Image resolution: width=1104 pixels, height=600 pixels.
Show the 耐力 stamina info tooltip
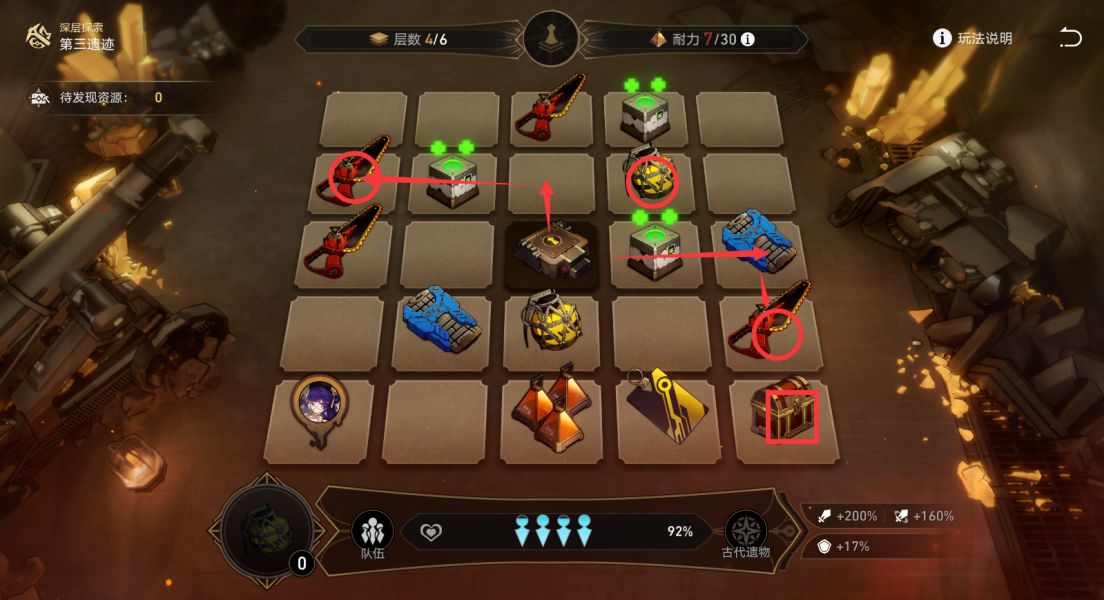[747, 39]
